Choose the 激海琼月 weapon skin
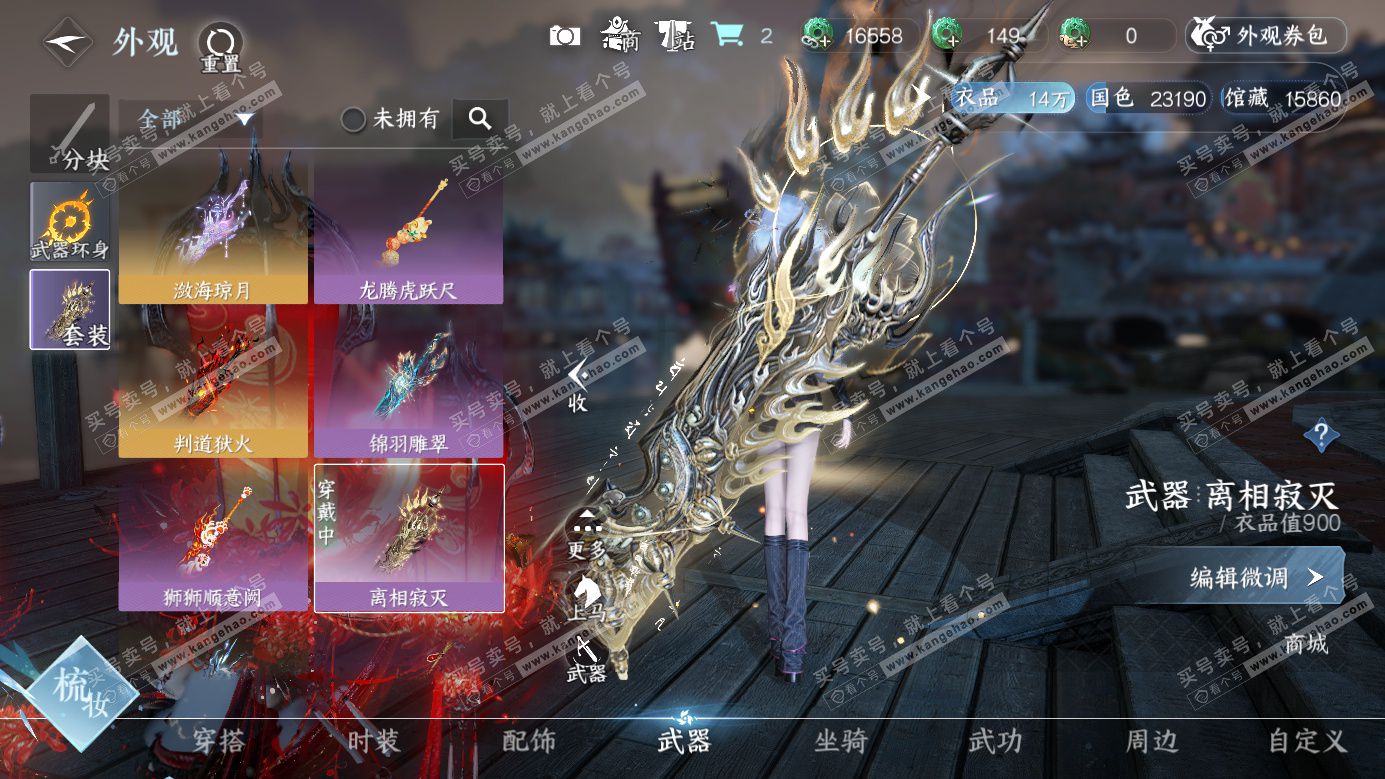This screenshot has height=779, width=1385. coord(213,232)
